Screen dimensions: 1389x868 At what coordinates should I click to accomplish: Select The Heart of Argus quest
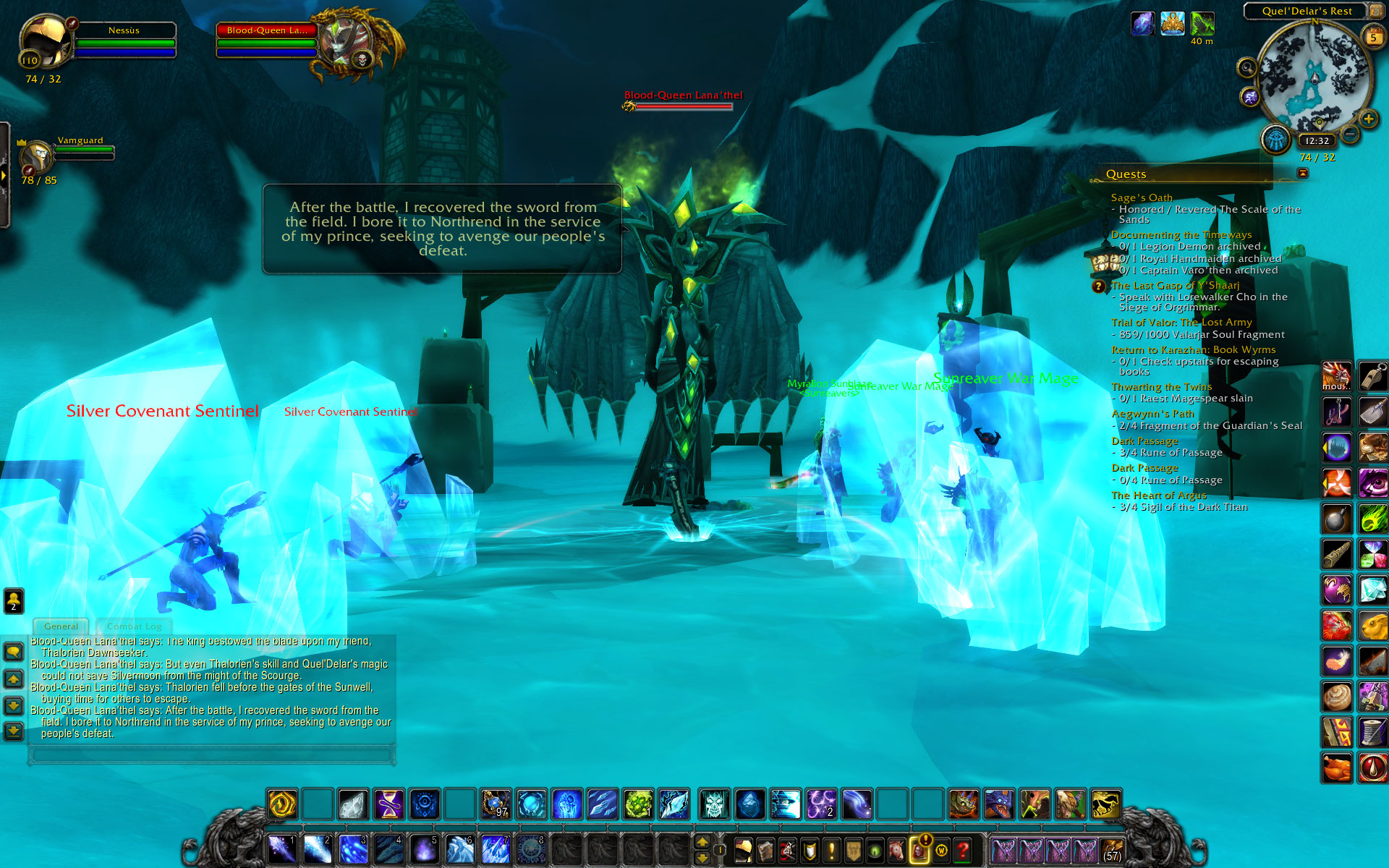(1158, 495)
